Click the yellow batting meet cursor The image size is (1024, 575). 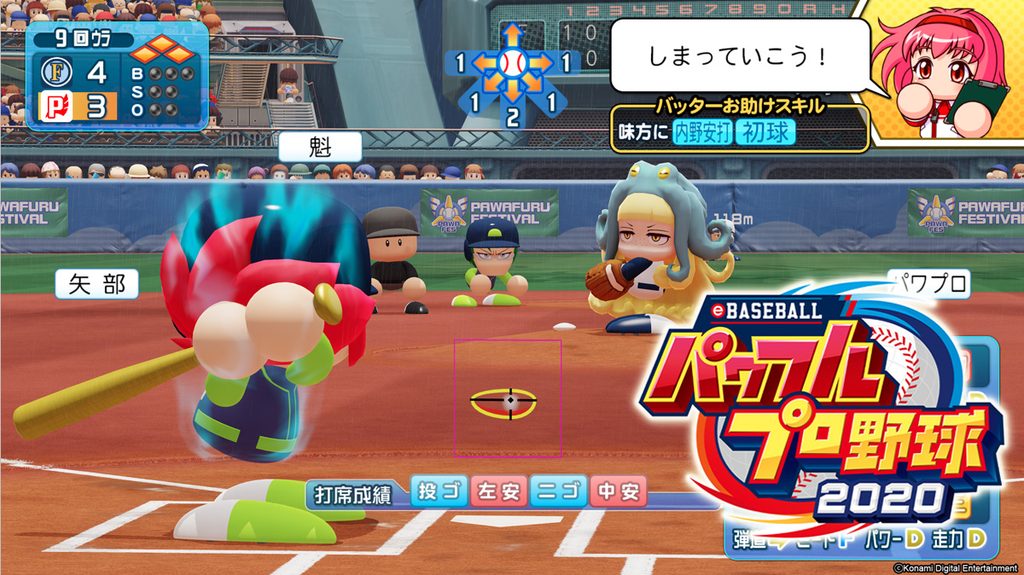point(505,402)
